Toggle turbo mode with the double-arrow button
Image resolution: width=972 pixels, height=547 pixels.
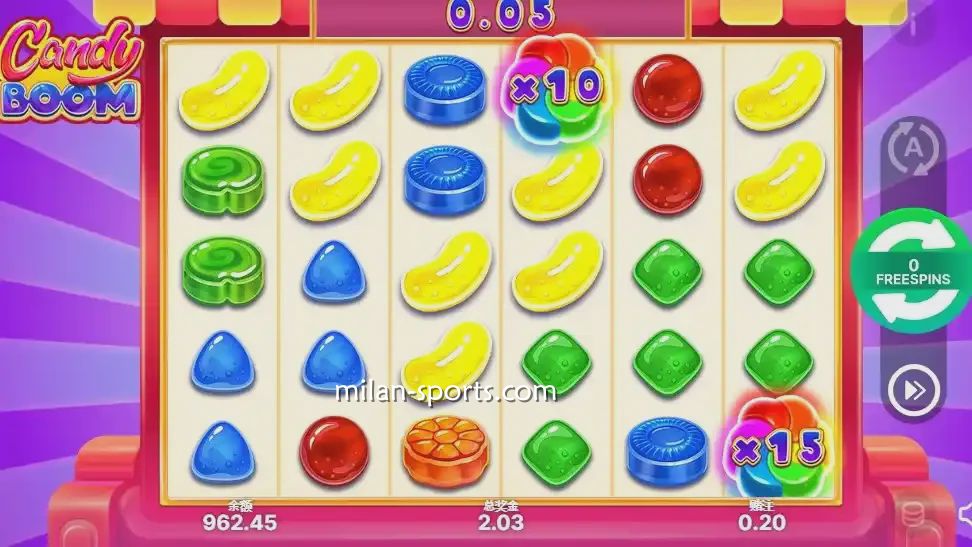coord(914,389)
